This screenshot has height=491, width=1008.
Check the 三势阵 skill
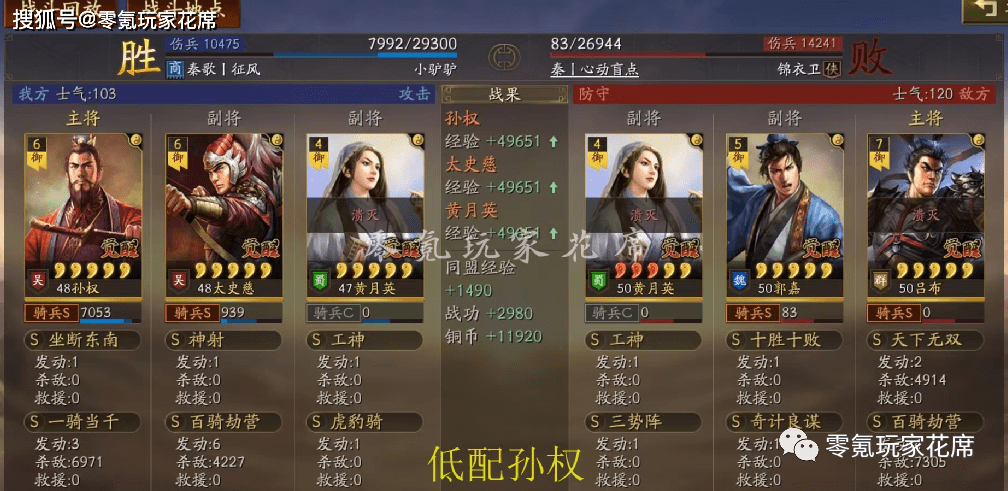click(643, 422)
